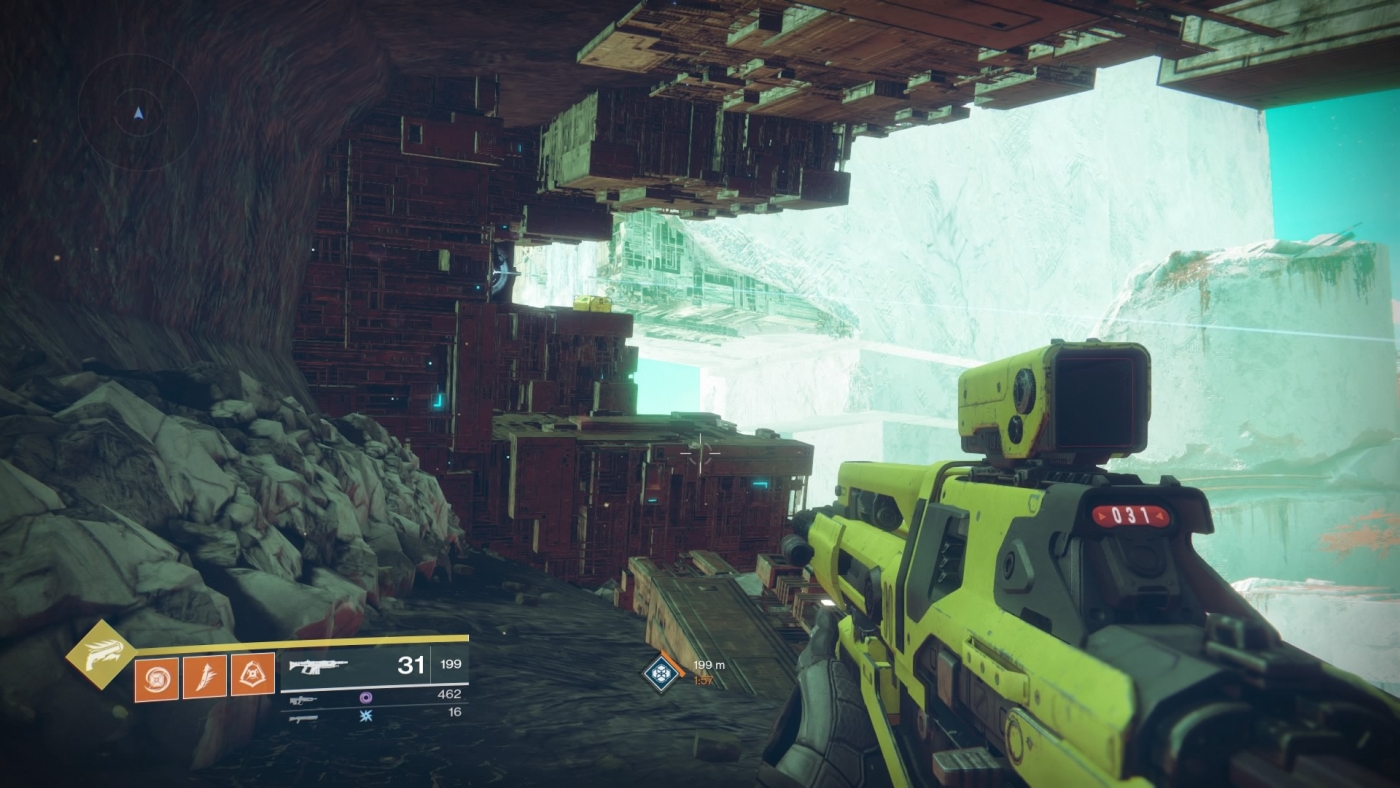Click the sniper rifle secondary weapon icon

[303, 699]
